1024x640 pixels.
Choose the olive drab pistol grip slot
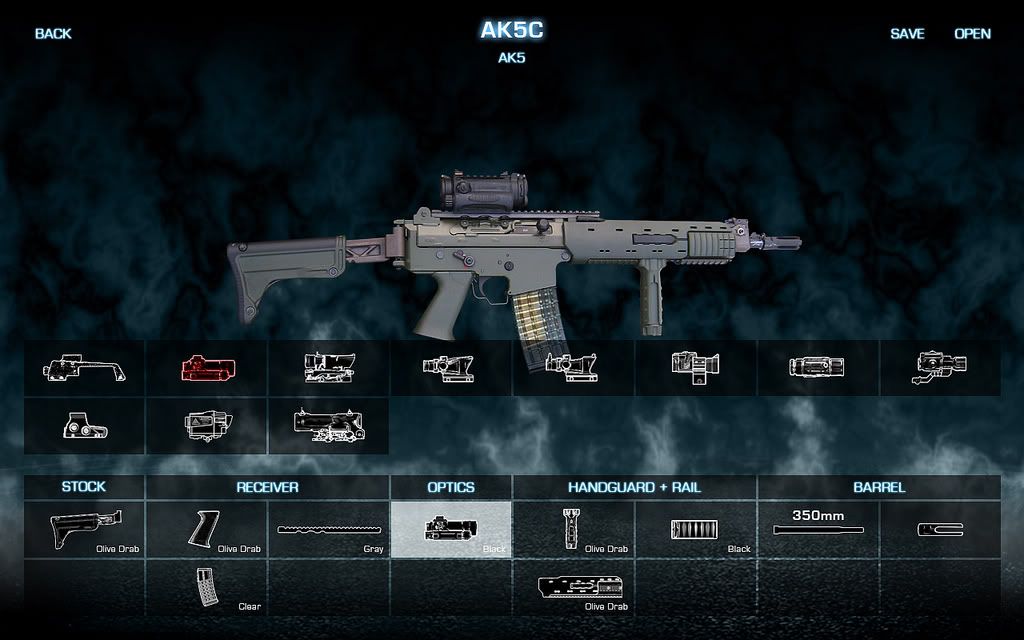coord(207,529)
